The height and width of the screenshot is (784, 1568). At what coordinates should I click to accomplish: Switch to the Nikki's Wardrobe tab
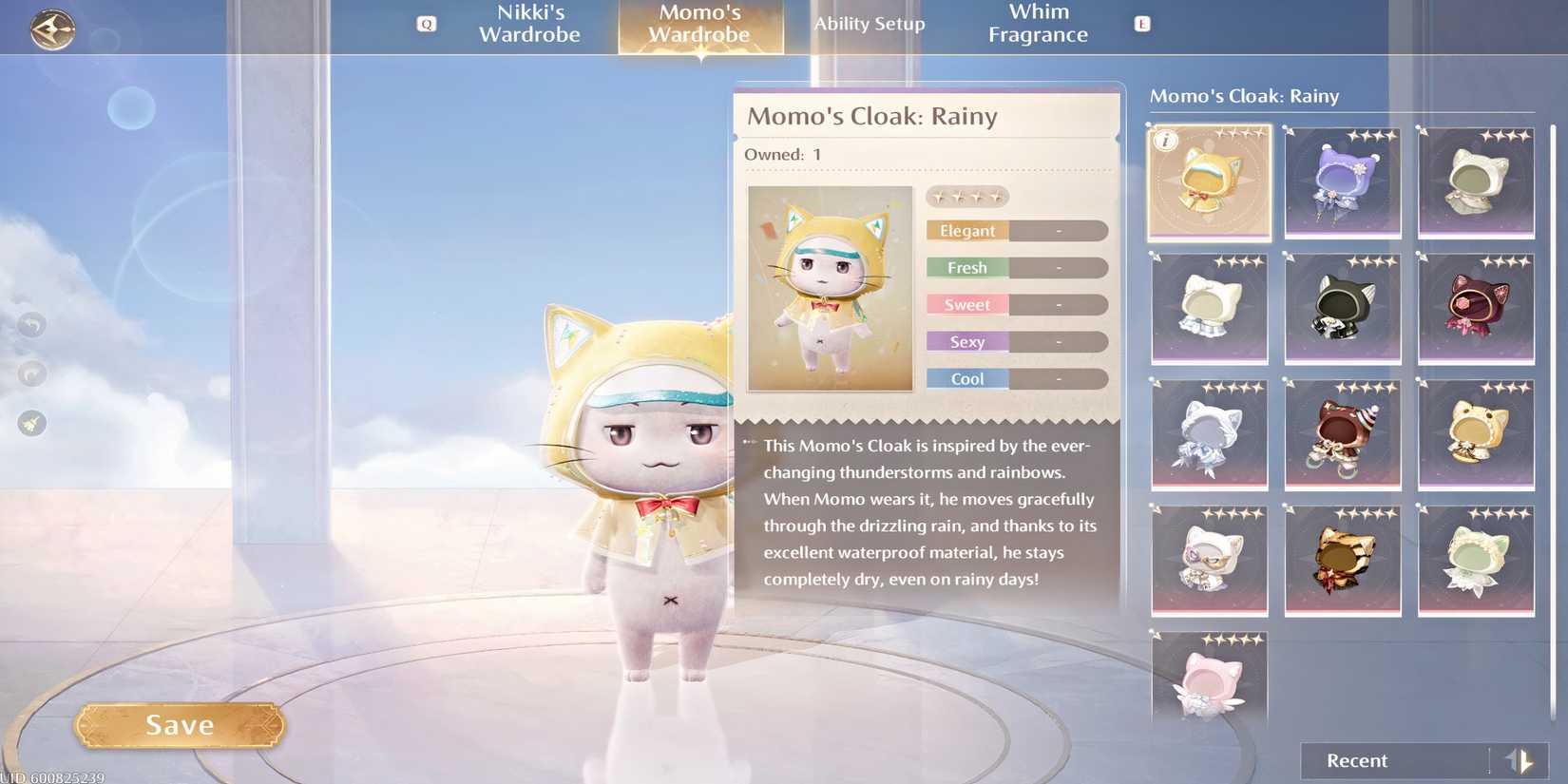(529, 25)
